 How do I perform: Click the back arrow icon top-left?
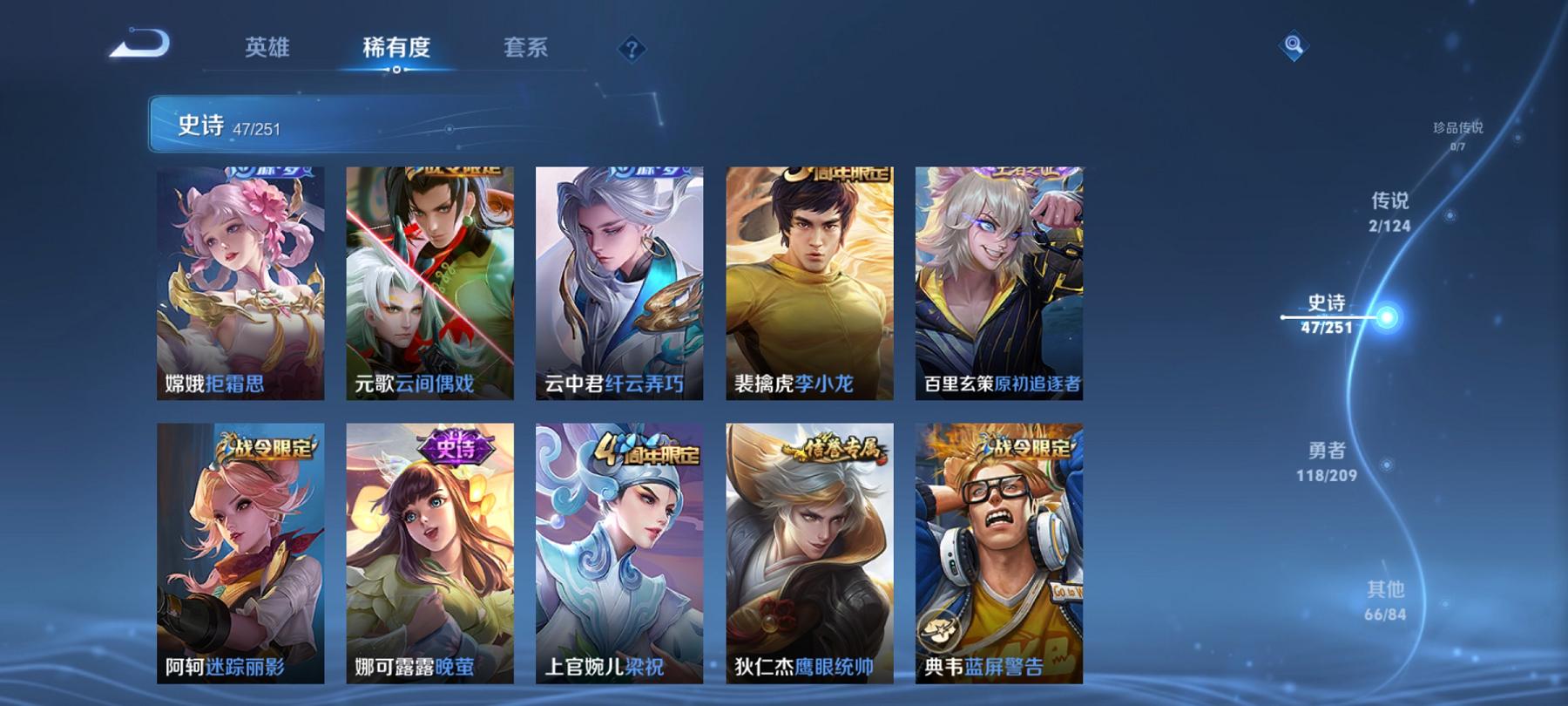pyautogui.click(x=139, y=45)
